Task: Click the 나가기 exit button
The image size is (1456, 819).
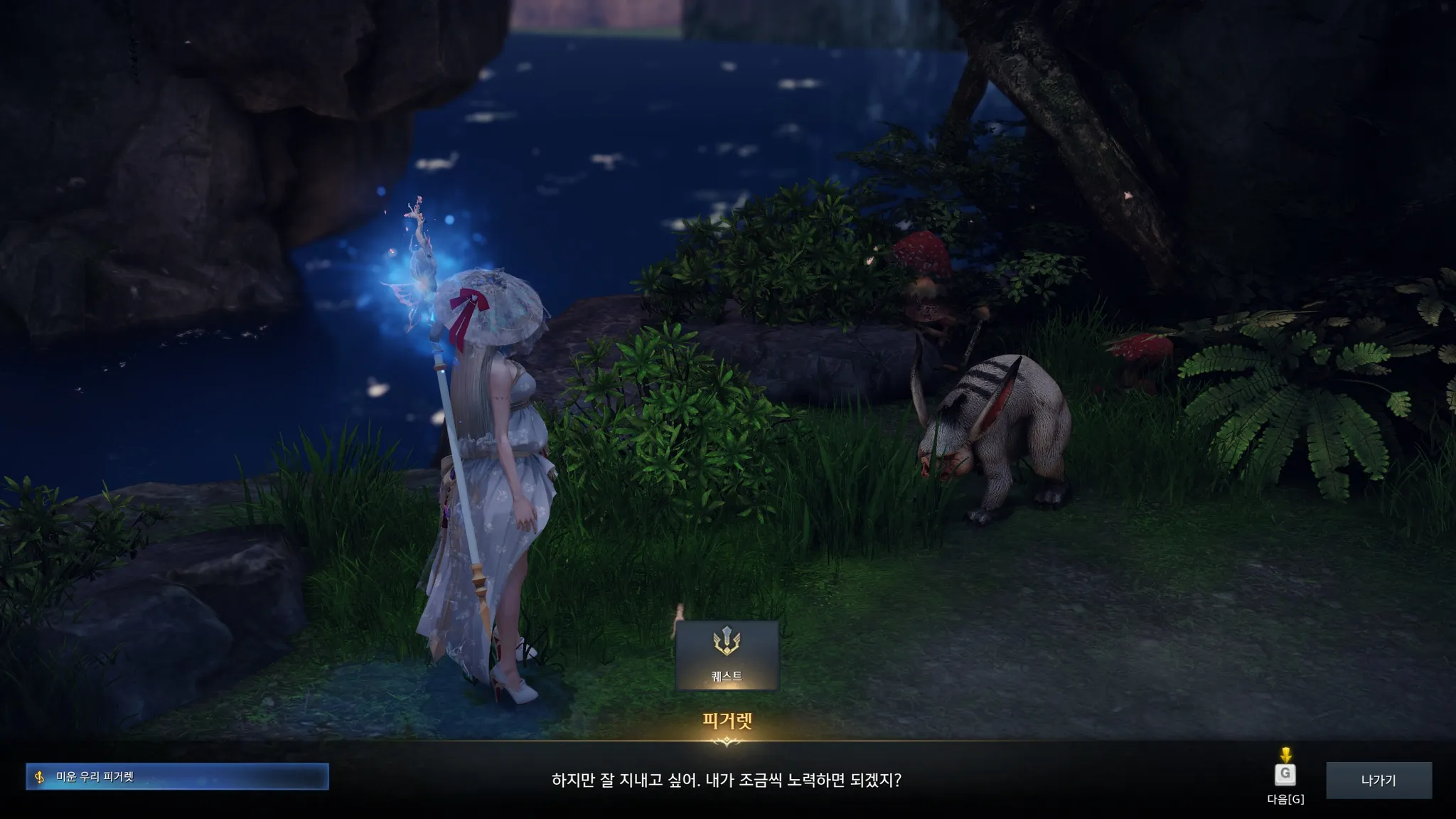Action: pyautogui.click(x=1378, y=780)
